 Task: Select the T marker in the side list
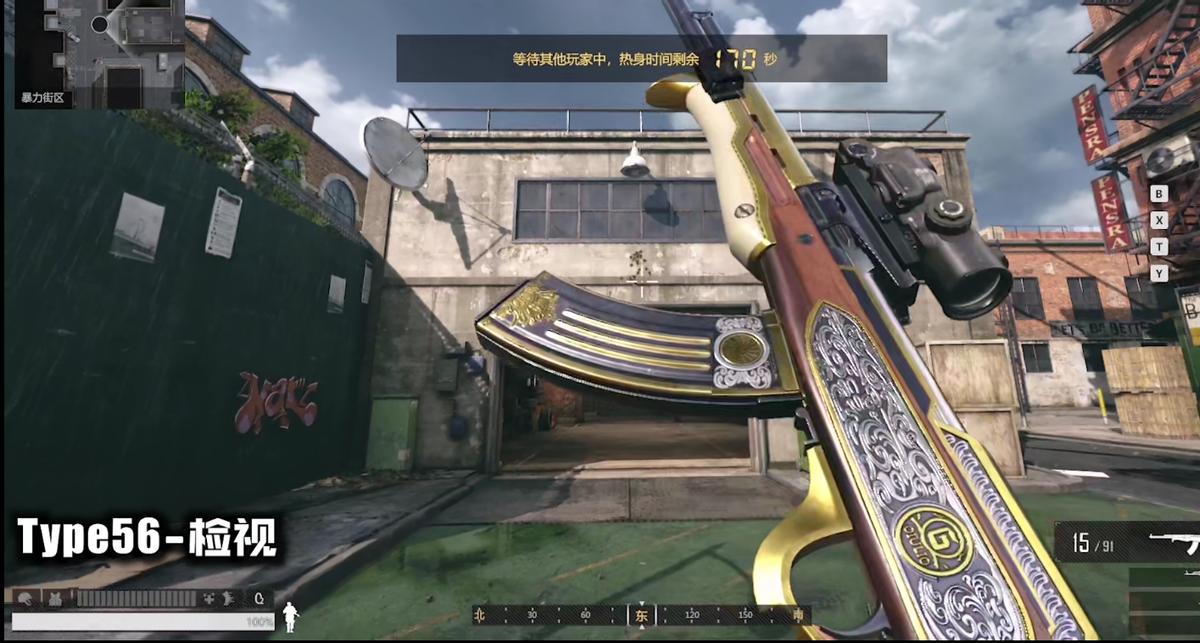pos(1159,246)
